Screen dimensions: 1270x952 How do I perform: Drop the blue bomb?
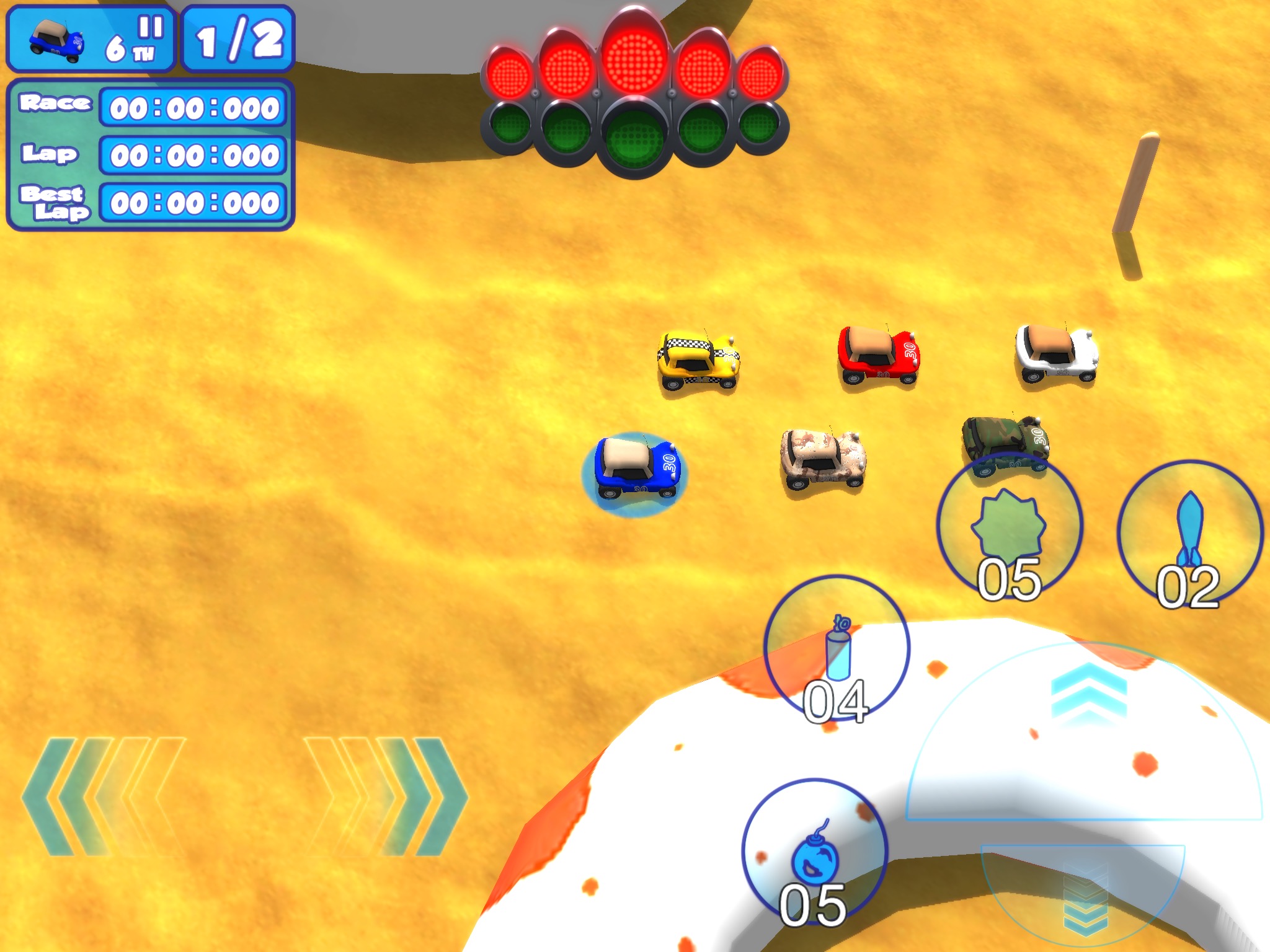pos(815,852)
